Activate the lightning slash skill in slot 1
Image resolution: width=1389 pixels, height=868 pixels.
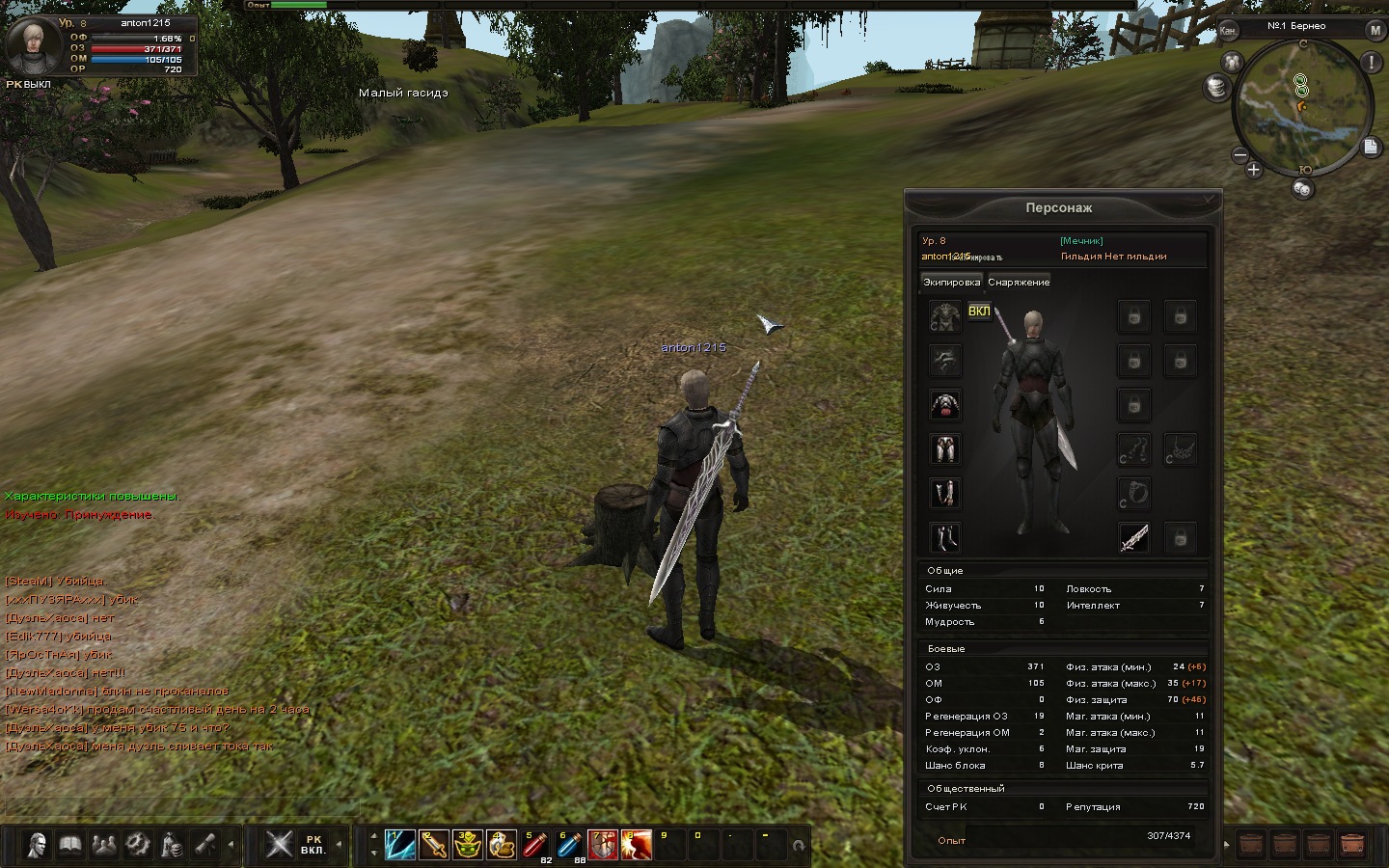(400, 845)
